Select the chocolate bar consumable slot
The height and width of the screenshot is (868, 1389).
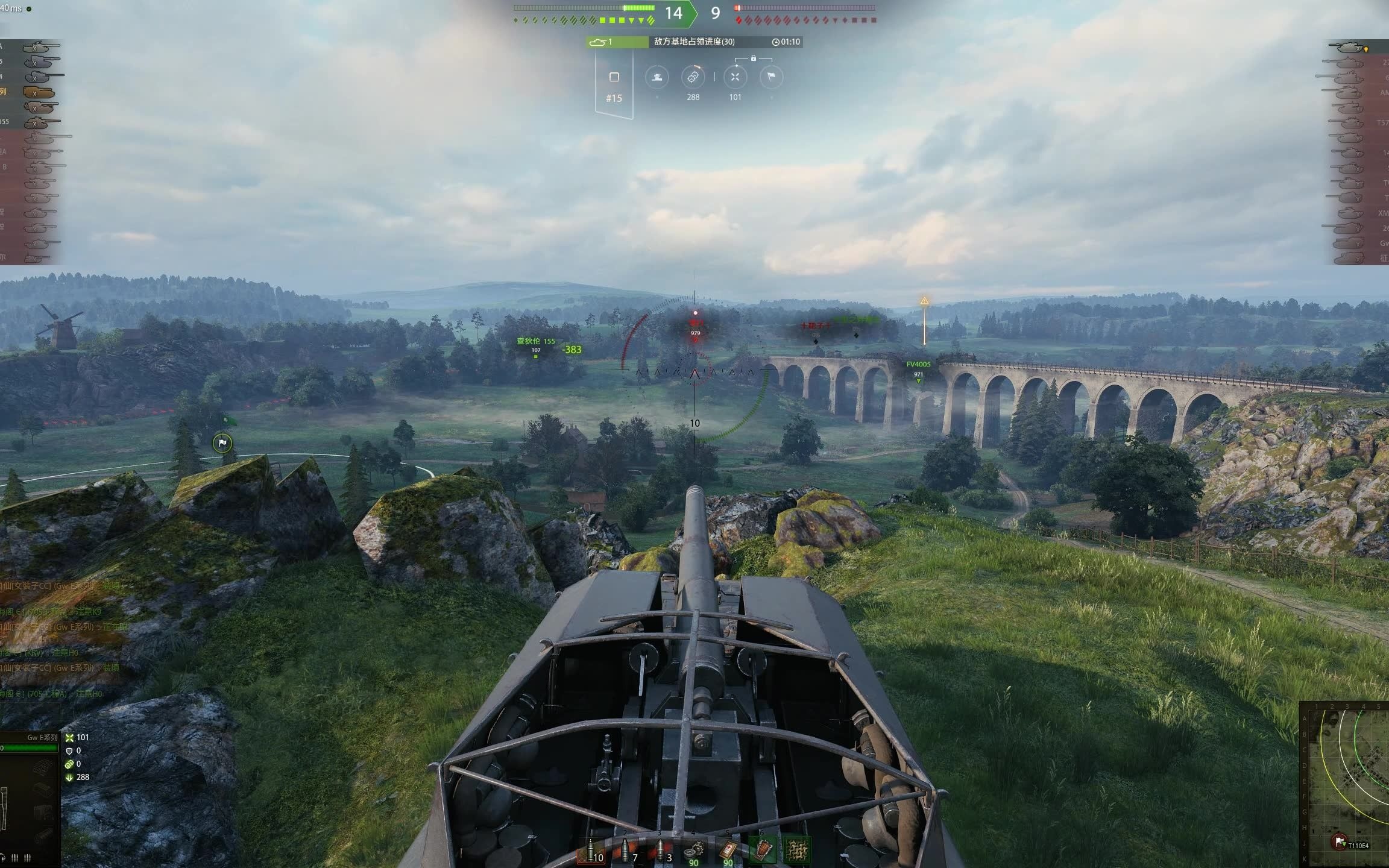[x=762, y=851]
